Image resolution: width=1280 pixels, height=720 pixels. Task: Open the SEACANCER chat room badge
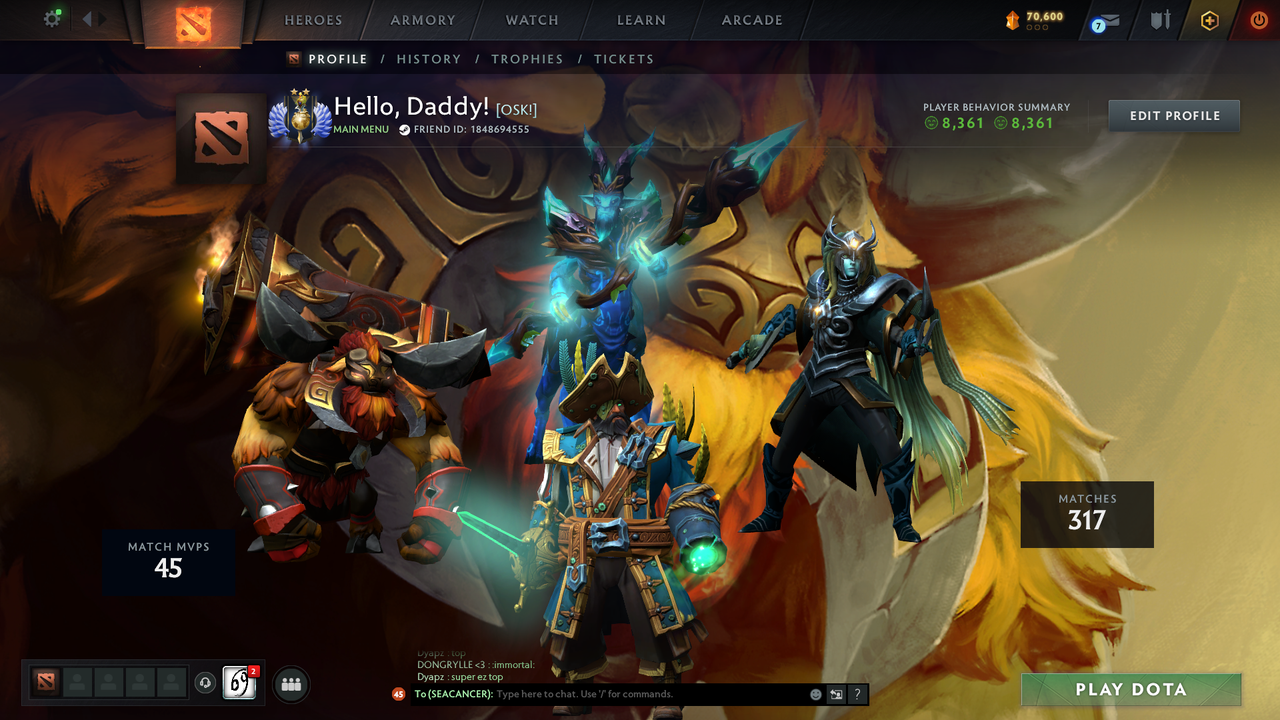[x=396, y=694]
